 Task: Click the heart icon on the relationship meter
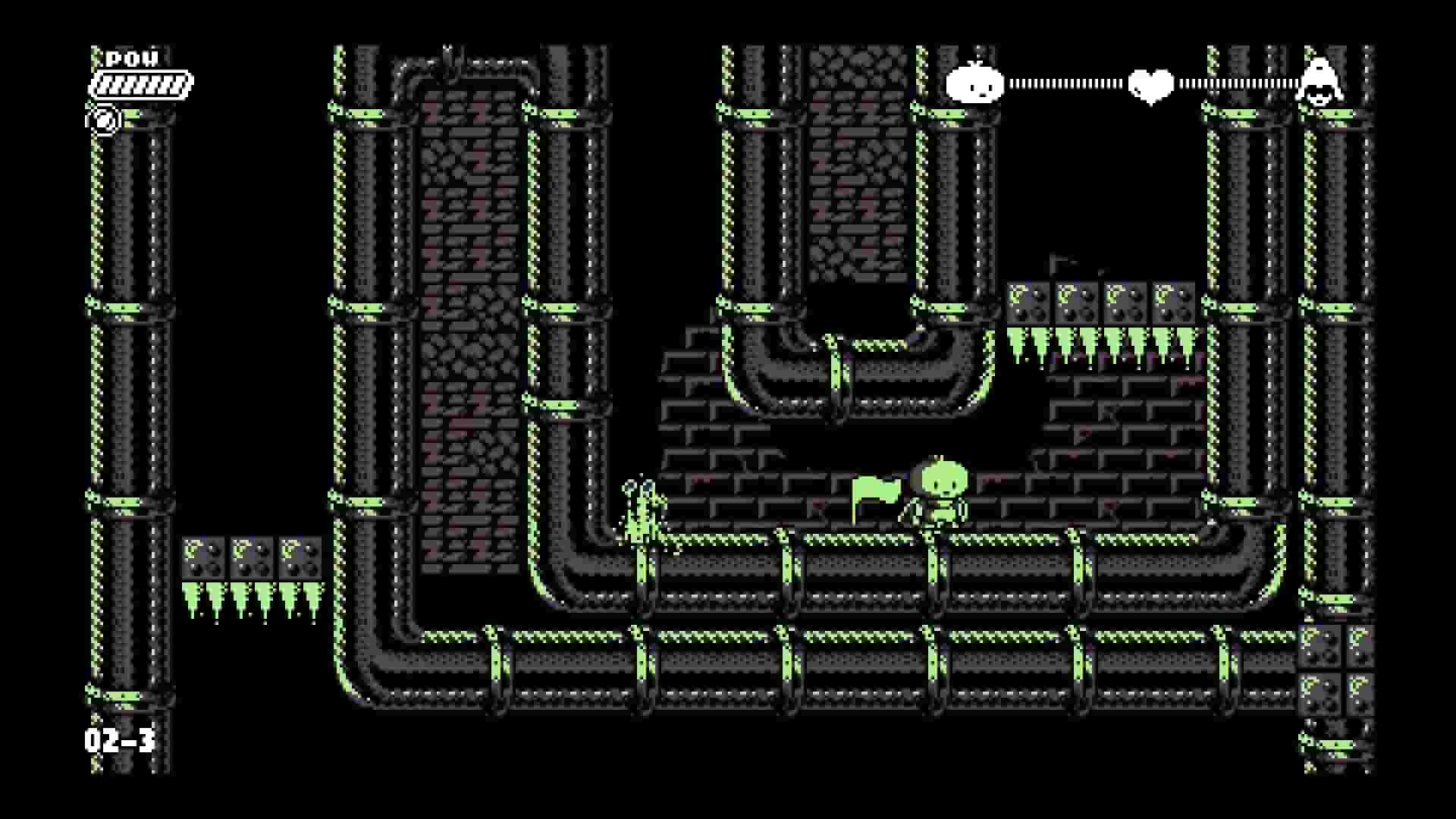[x=1150, y=85]
